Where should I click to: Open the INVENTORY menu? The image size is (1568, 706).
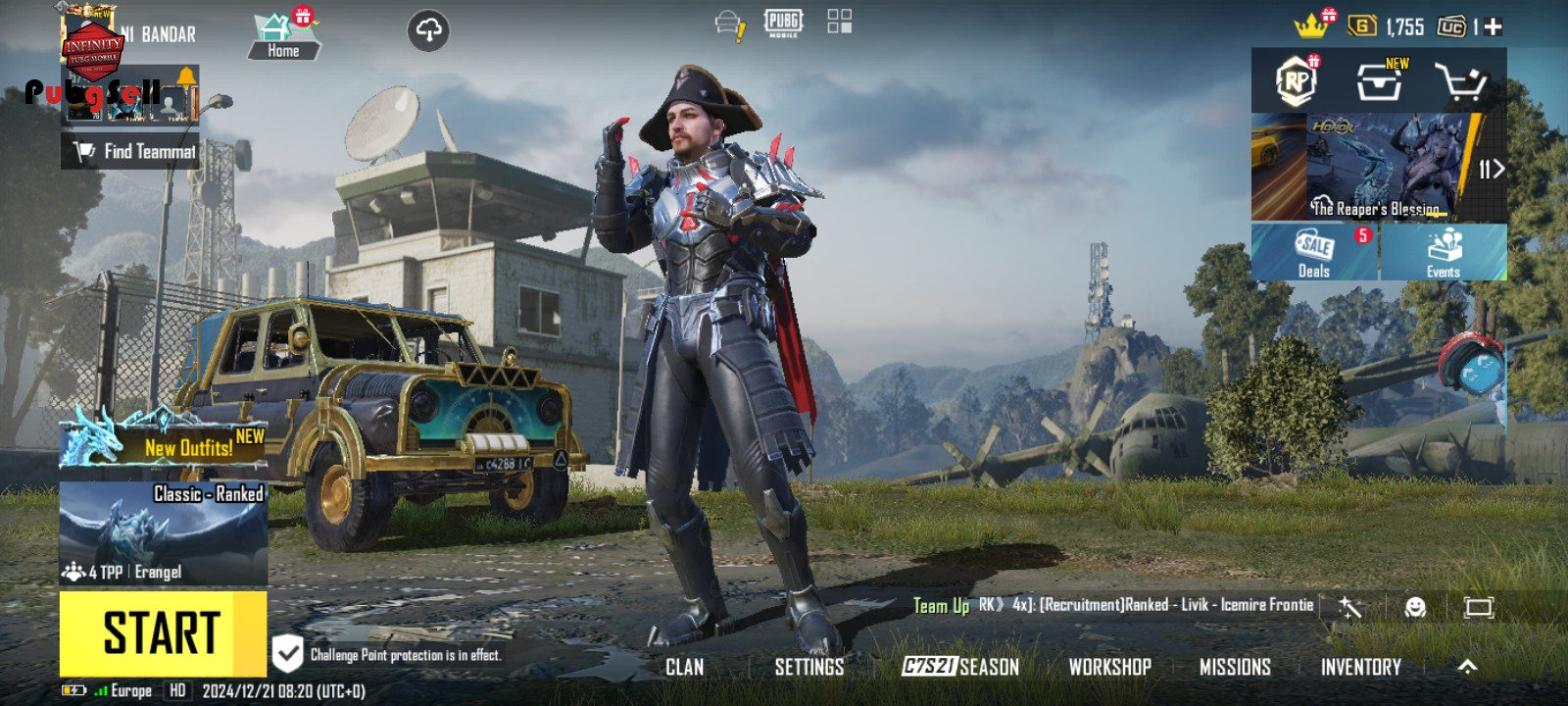(1360, 667)
